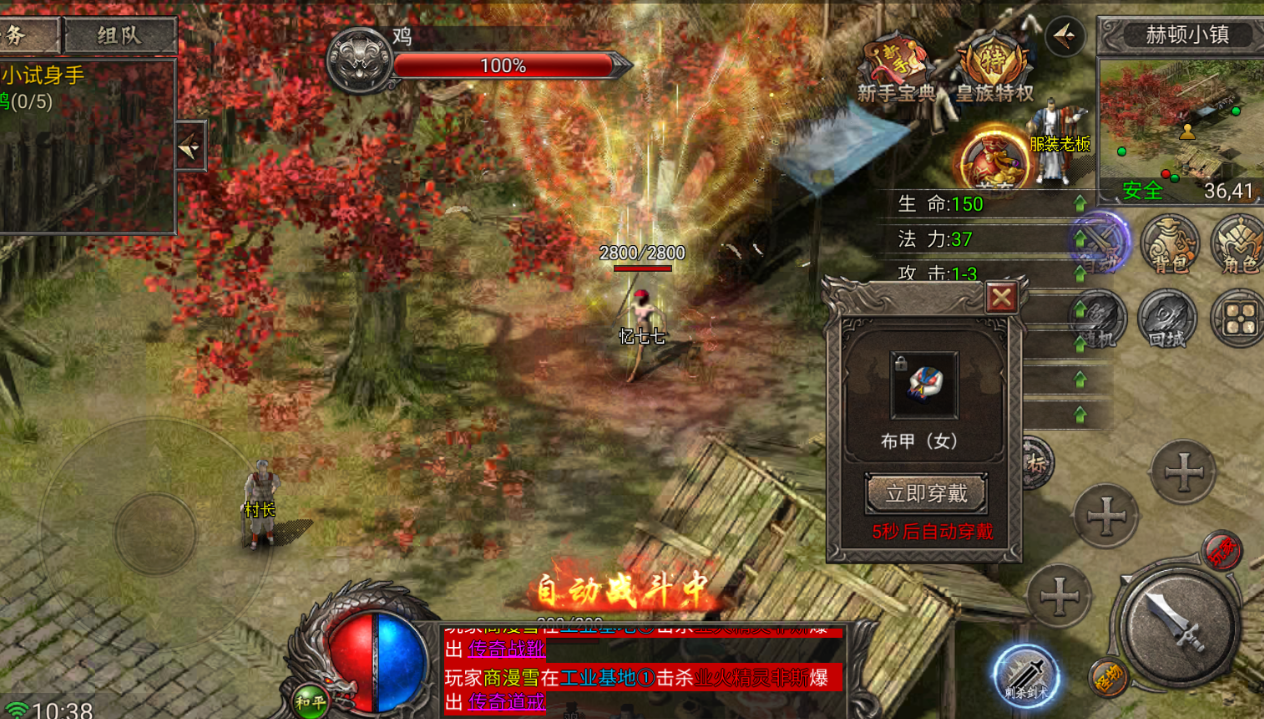Open the 赫顿小镇 minimap

pyautogui.click(x=1180, y=119)
